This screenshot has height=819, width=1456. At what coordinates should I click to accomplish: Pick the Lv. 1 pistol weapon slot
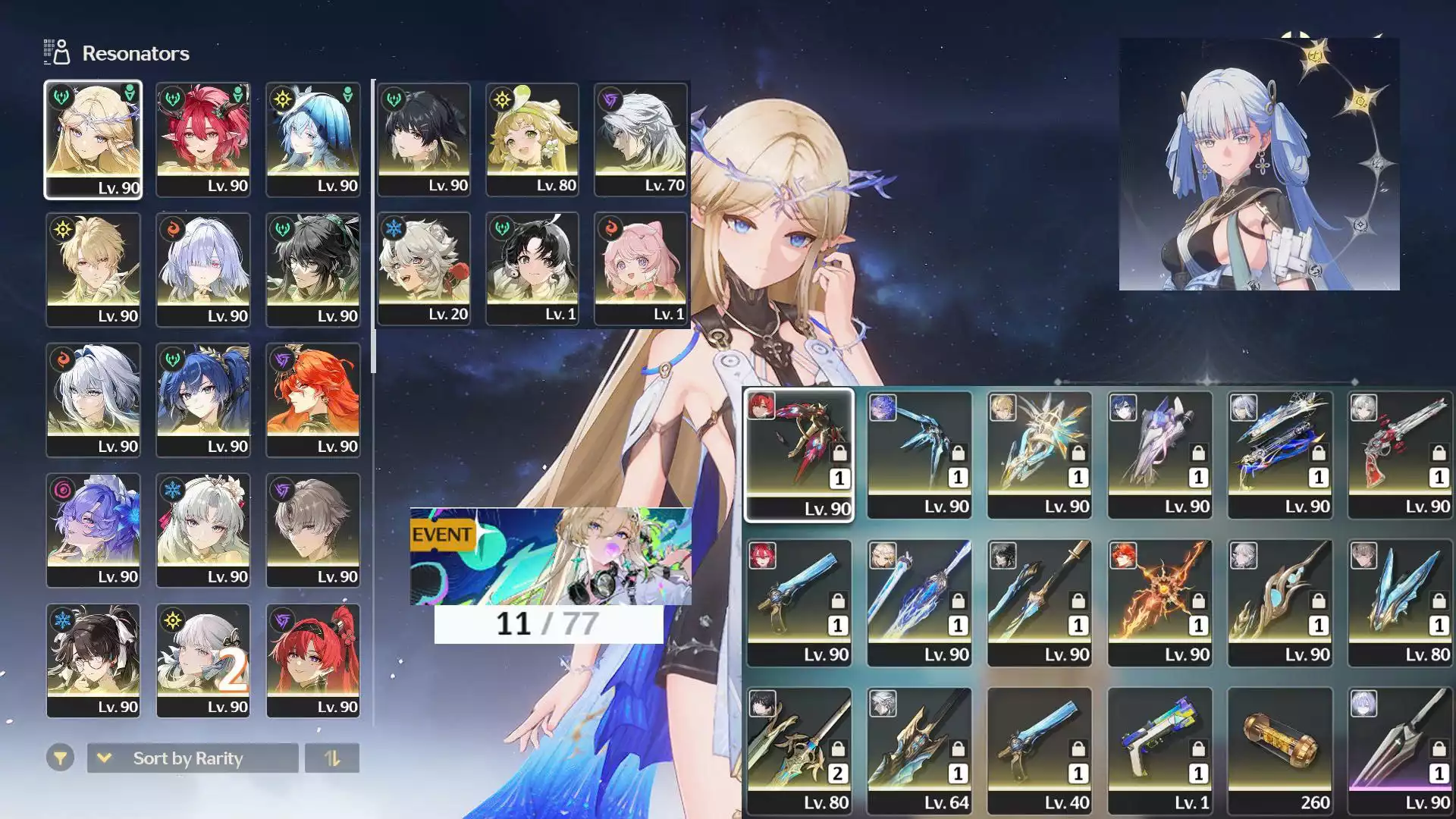[x=1159, y=751]
